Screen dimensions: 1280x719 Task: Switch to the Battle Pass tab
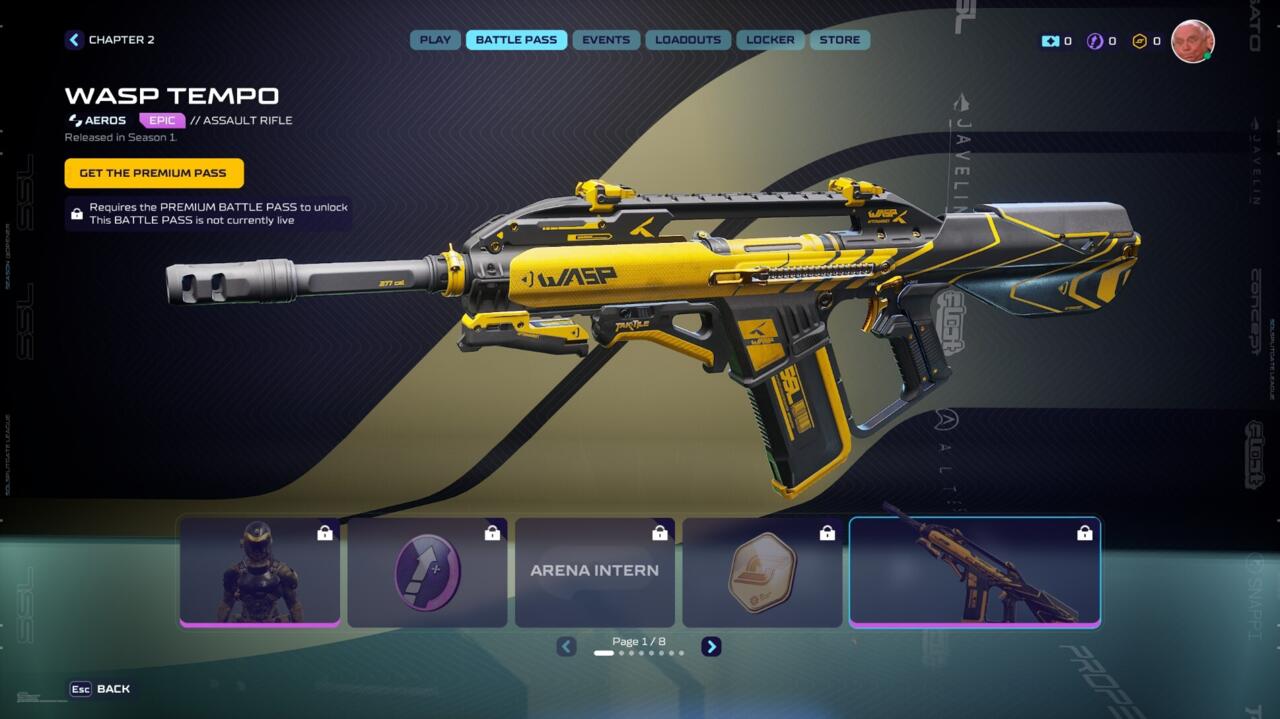[516, 40]
